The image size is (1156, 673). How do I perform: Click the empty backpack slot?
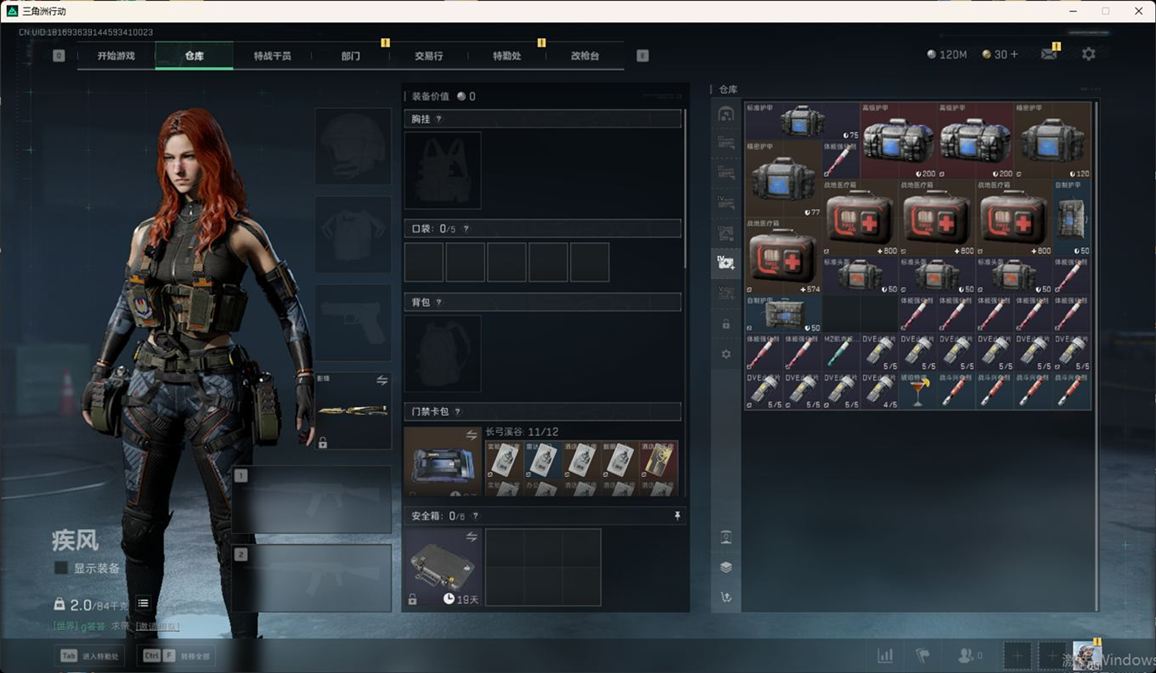click(442, 354)
